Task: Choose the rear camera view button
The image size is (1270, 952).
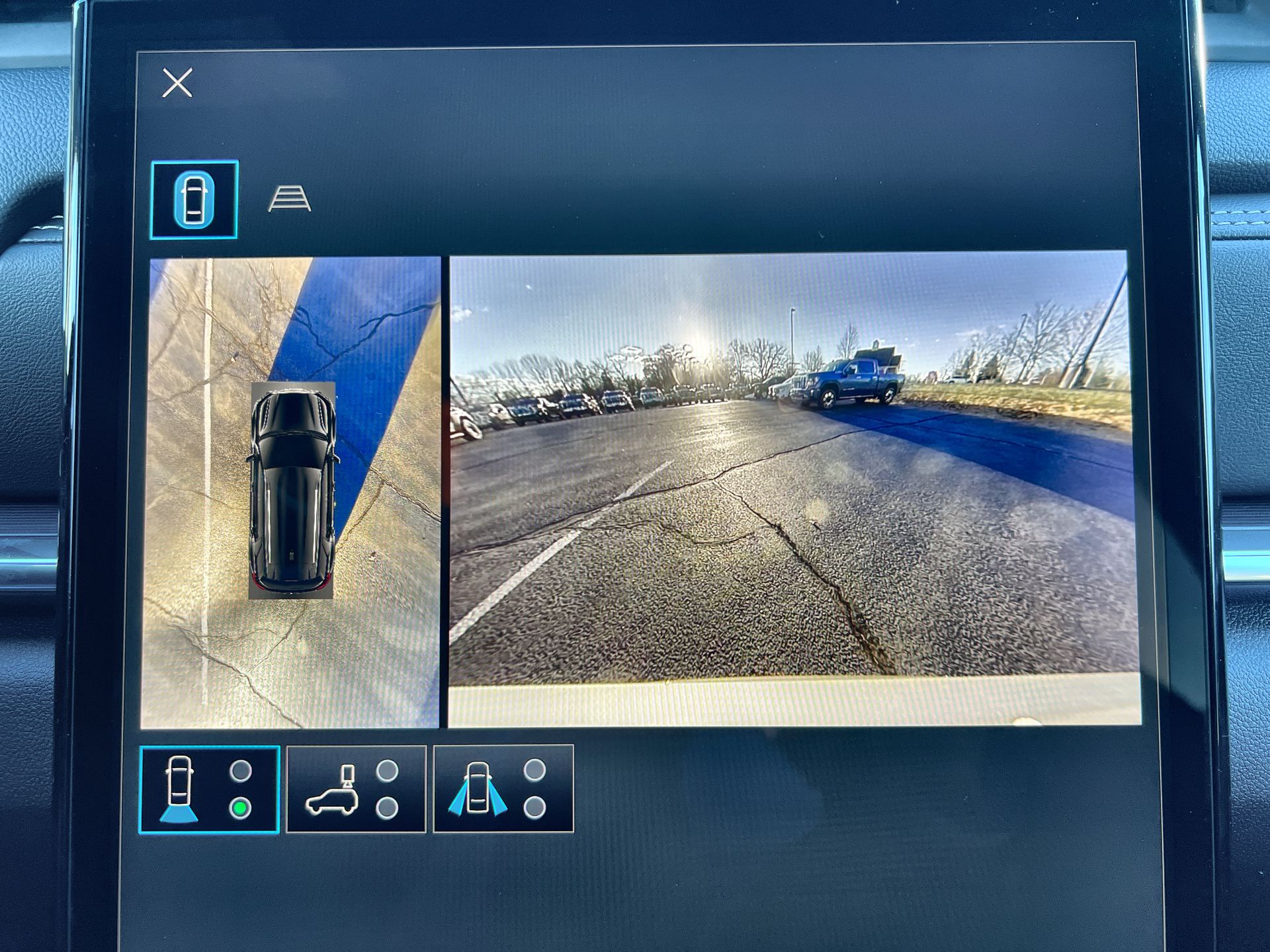Action: [209, 789]
